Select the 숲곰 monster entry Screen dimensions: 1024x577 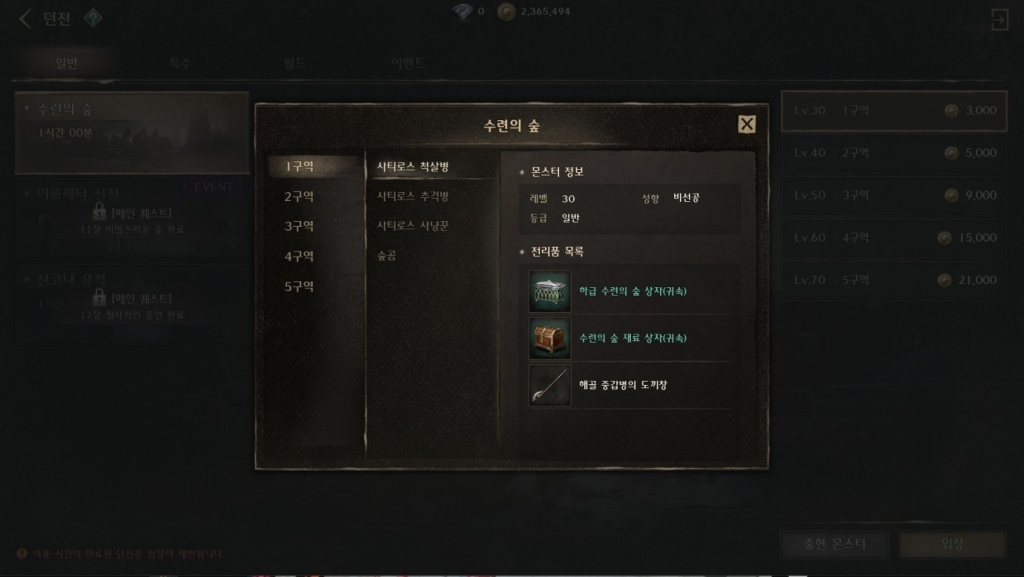pyautogui.click(x=387, y=256)
